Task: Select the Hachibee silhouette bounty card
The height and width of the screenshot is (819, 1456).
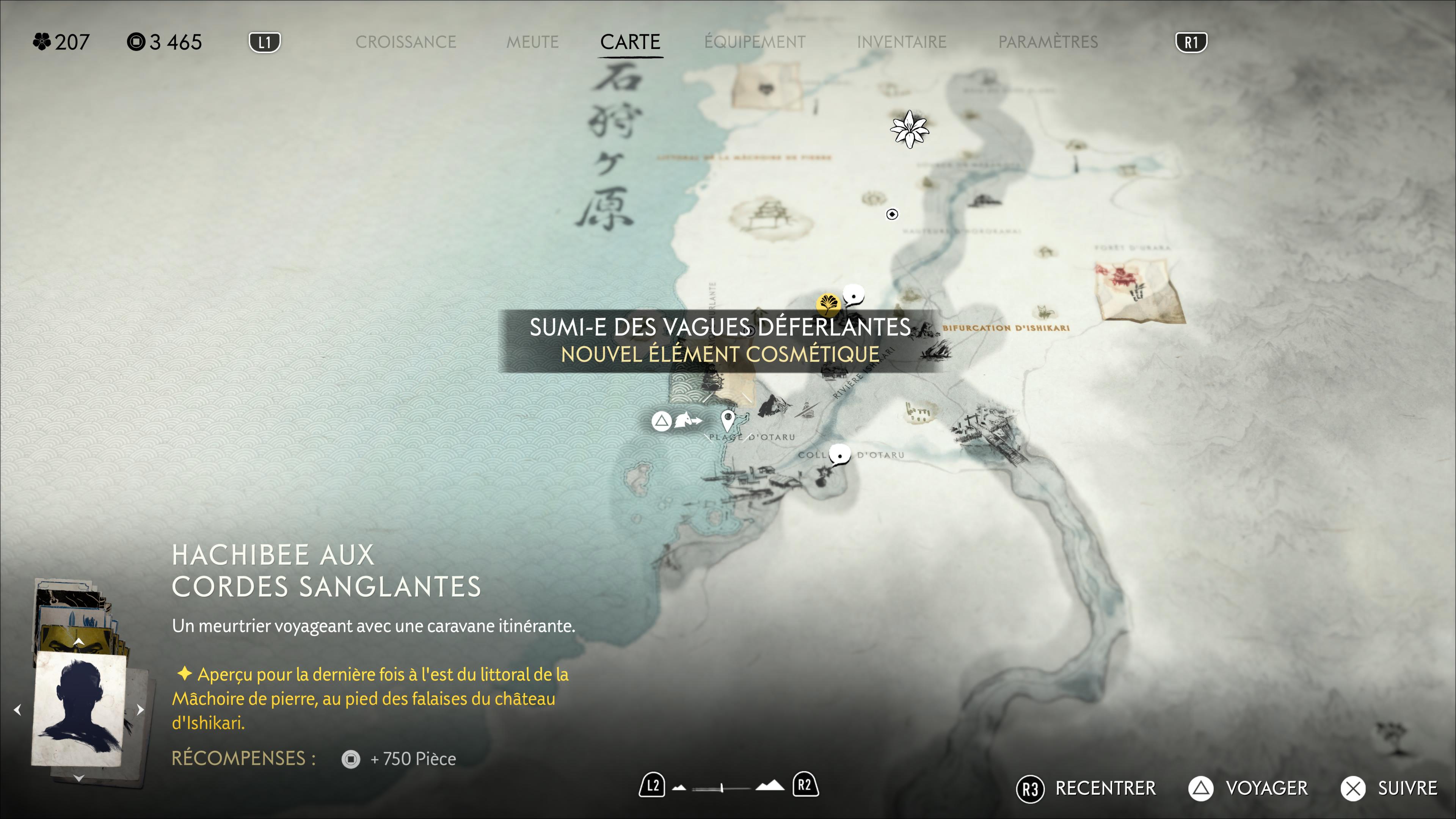Action: (x=79, y=709)
